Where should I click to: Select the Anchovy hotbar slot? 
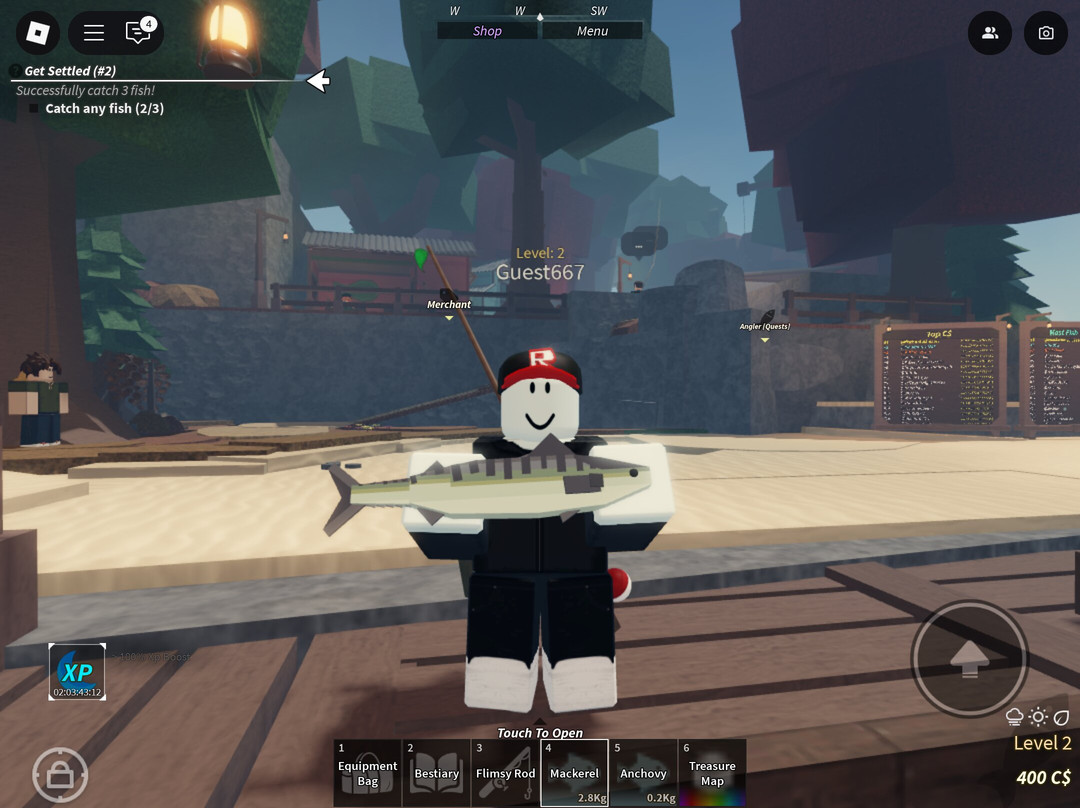tap(643, 773)
